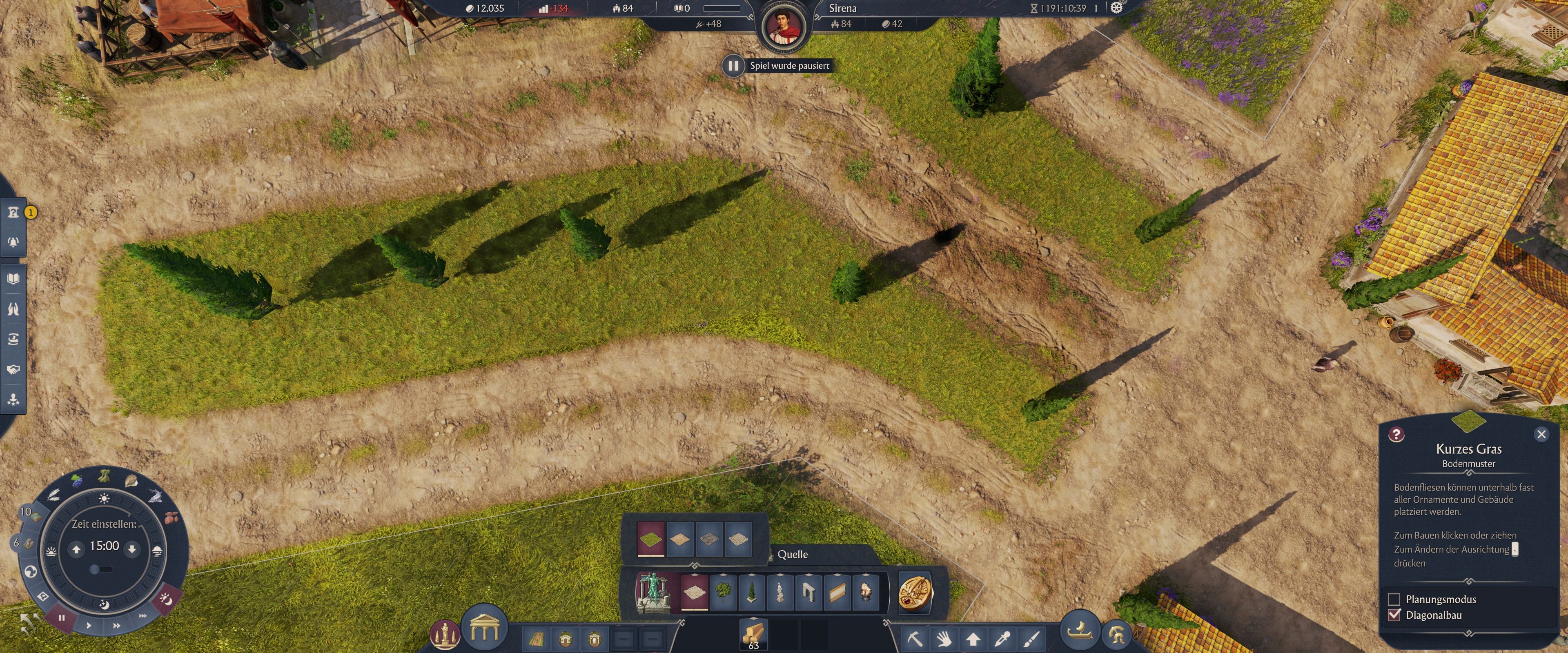
Task: Activate the pickaxe demolish tool
Action: 915,638
